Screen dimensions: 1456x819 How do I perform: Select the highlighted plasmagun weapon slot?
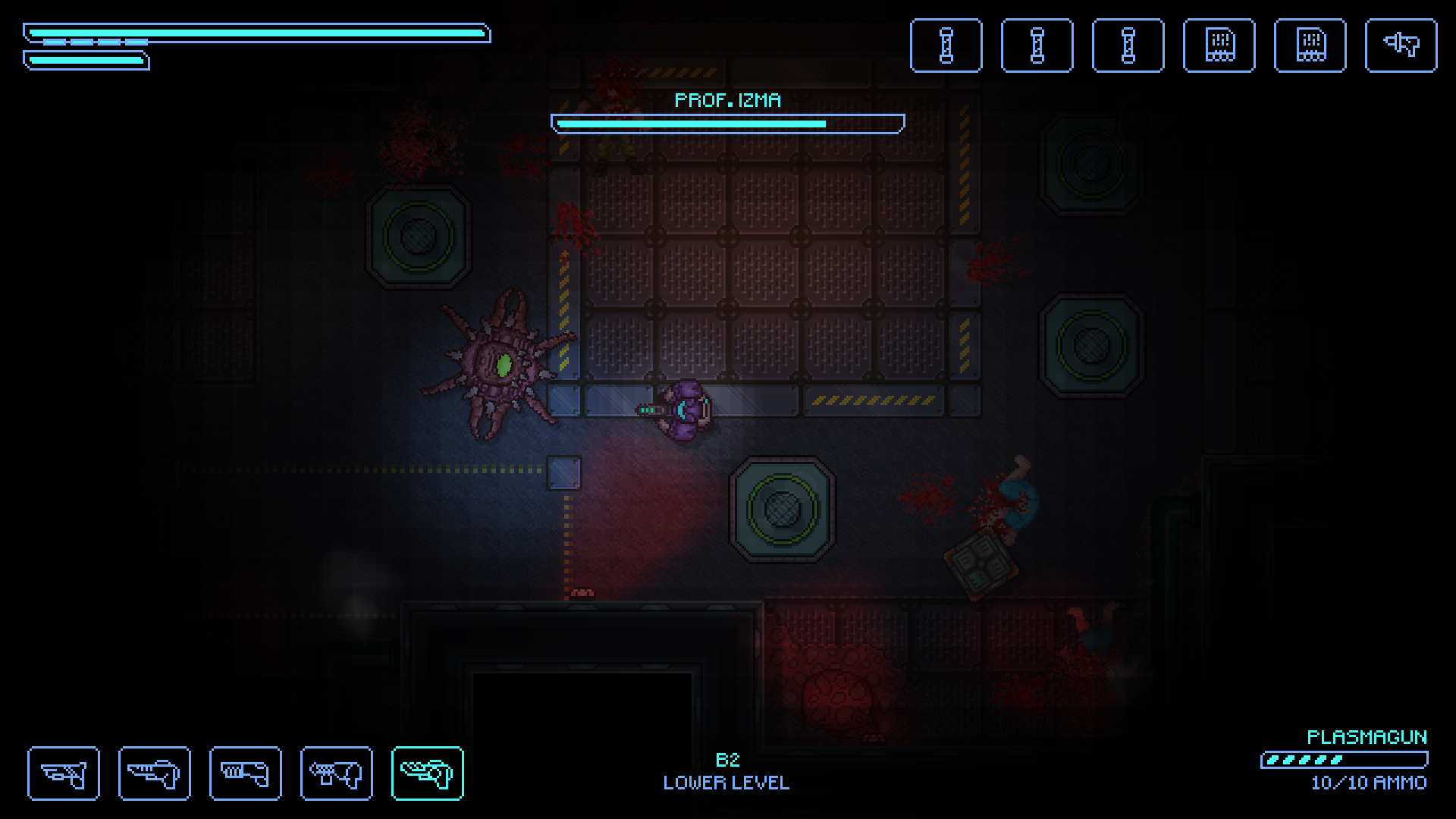[x=427, y=773]
